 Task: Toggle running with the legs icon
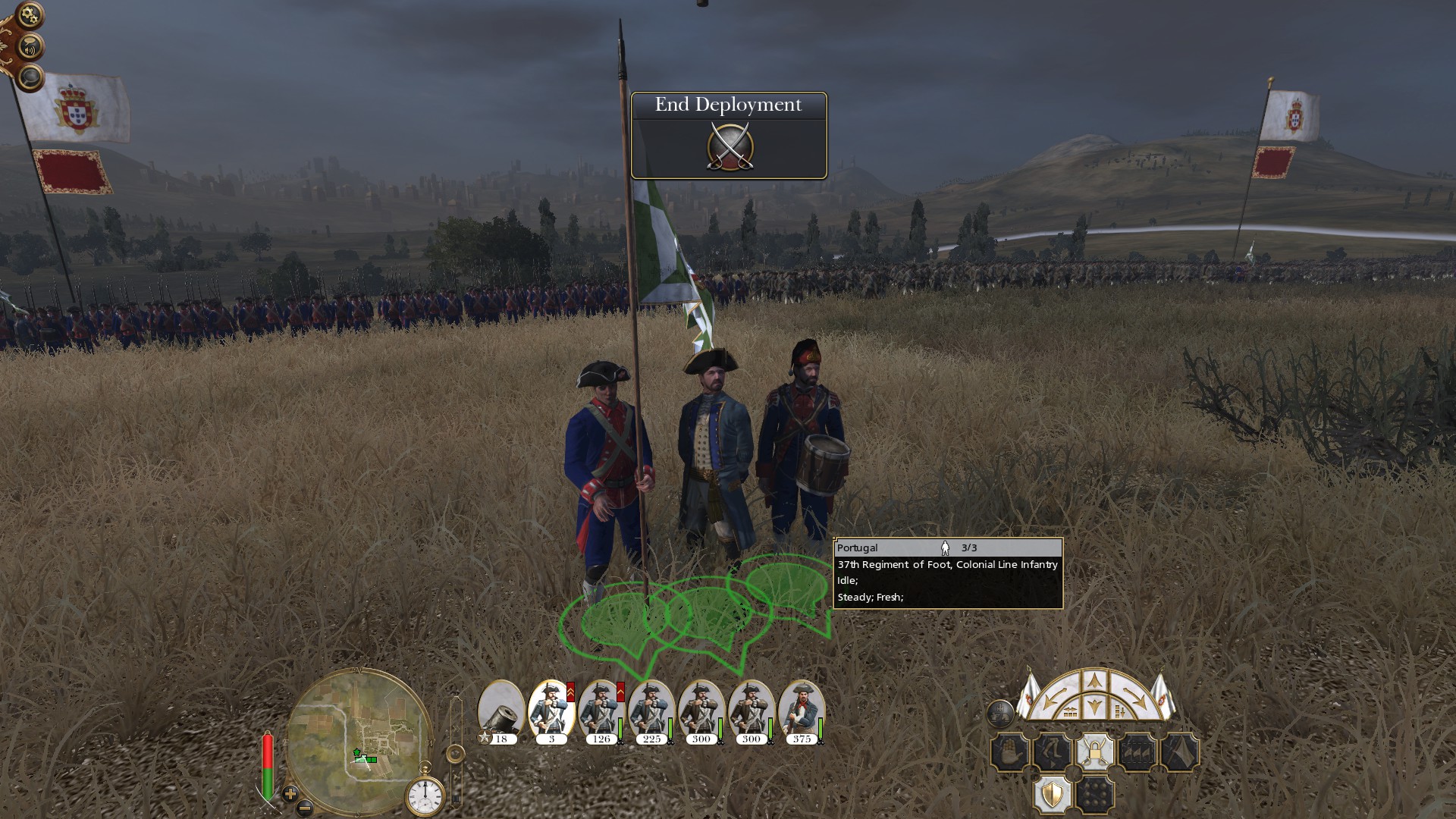pyautogui.click(x=1052, y=752)
